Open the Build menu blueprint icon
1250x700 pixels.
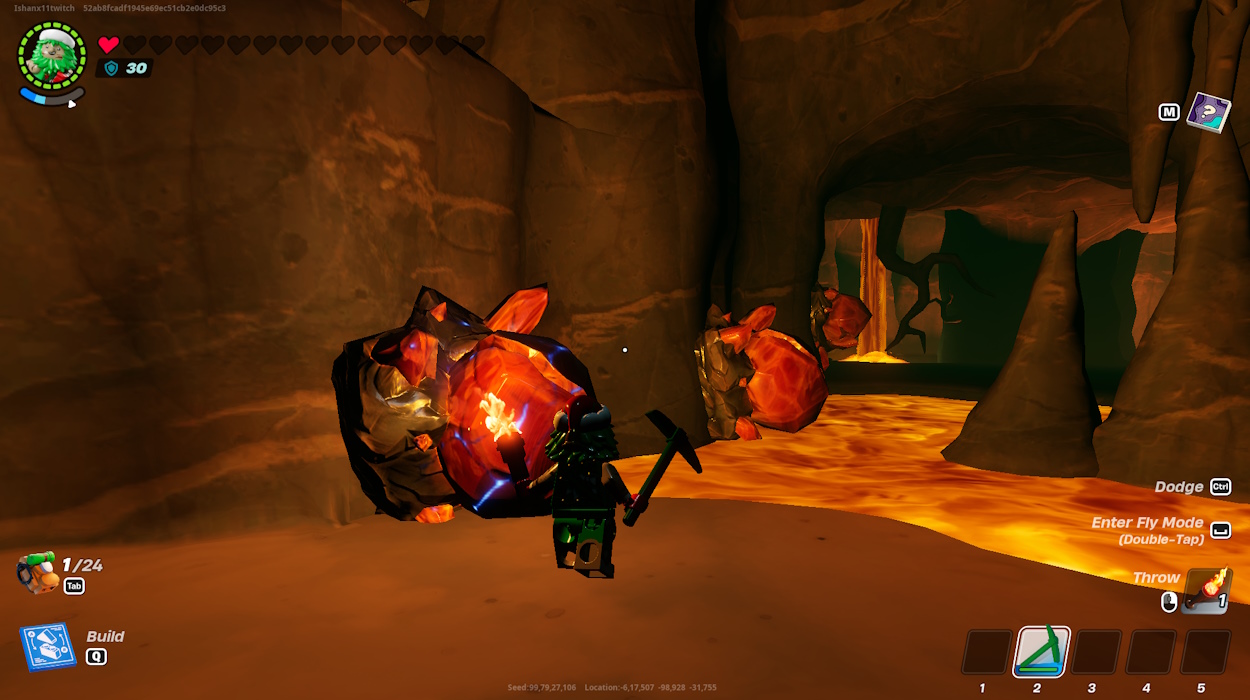48,647
